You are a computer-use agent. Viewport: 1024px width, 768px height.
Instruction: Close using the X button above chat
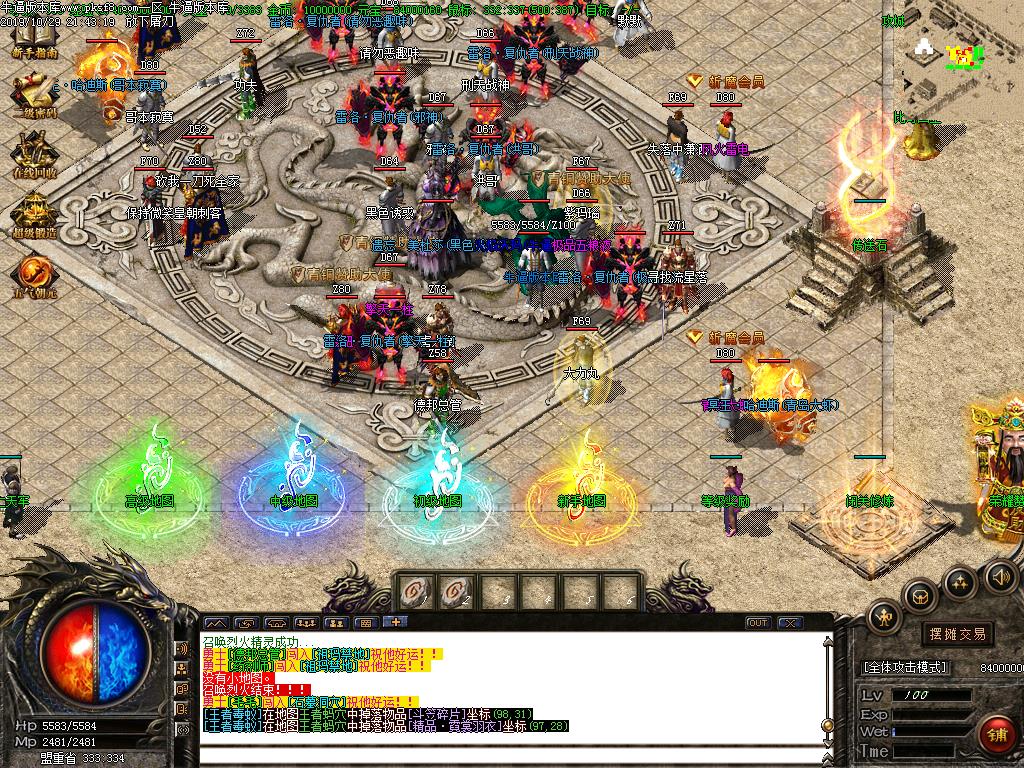tap(790, 623)
